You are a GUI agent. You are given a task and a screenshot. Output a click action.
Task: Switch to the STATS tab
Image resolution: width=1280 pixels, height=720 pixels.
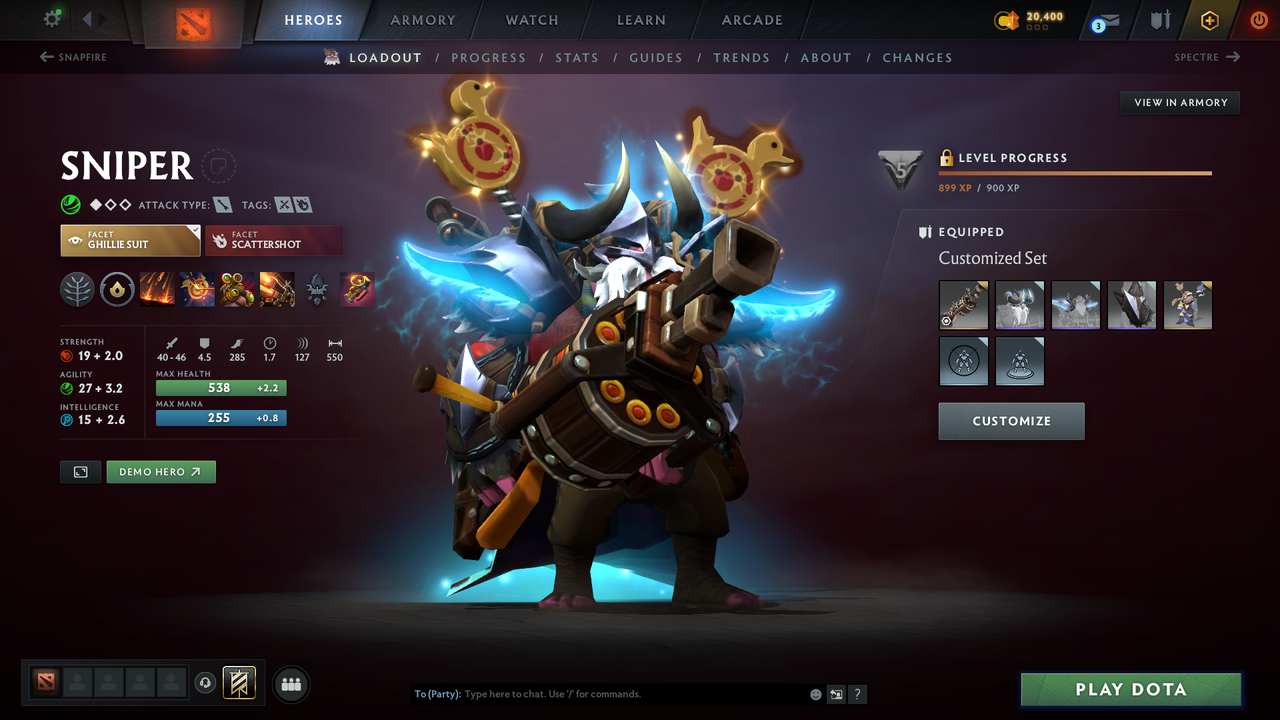click(x=577, y=57)
